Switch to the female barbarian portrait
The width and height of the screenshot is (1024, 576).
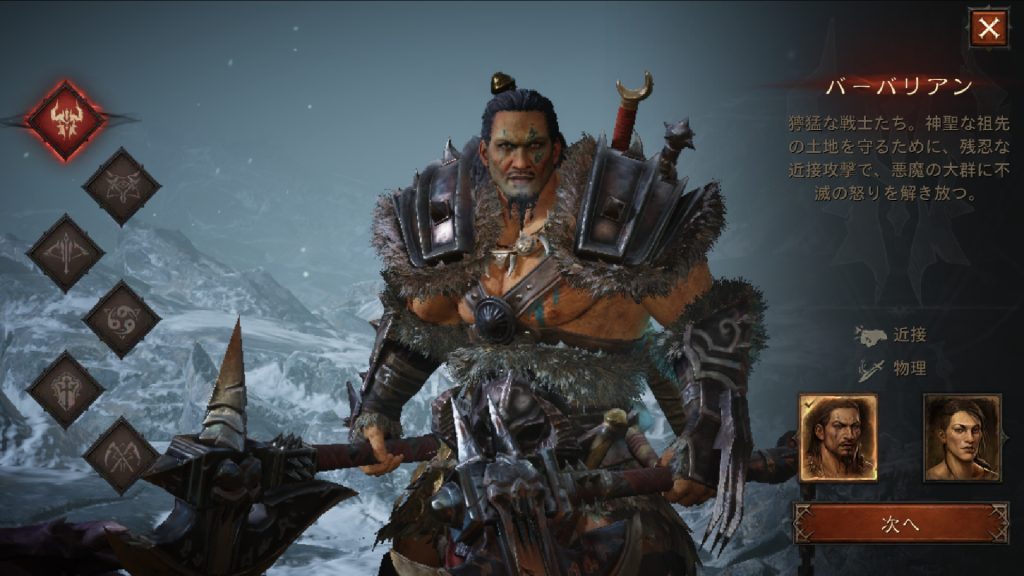(x=962, y=437)
